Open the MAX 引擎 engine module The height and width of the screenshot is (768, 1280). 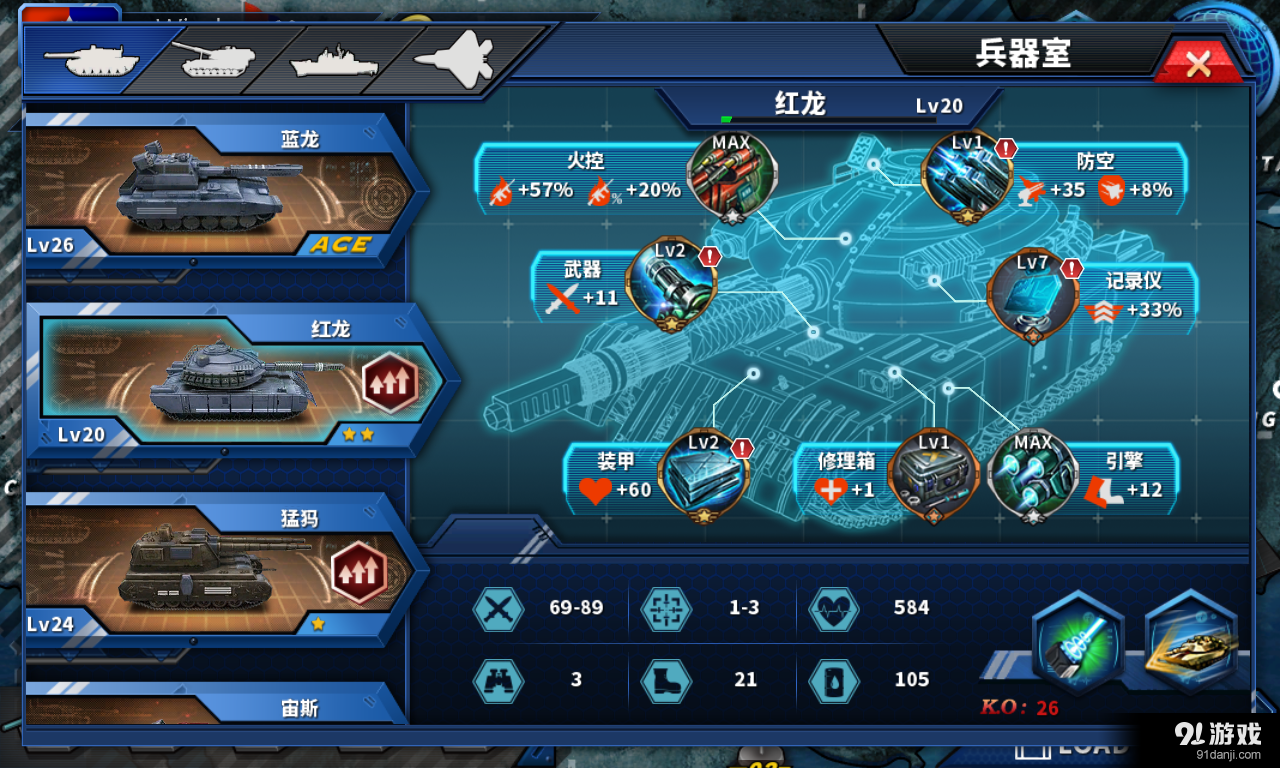click(1032, 472)
